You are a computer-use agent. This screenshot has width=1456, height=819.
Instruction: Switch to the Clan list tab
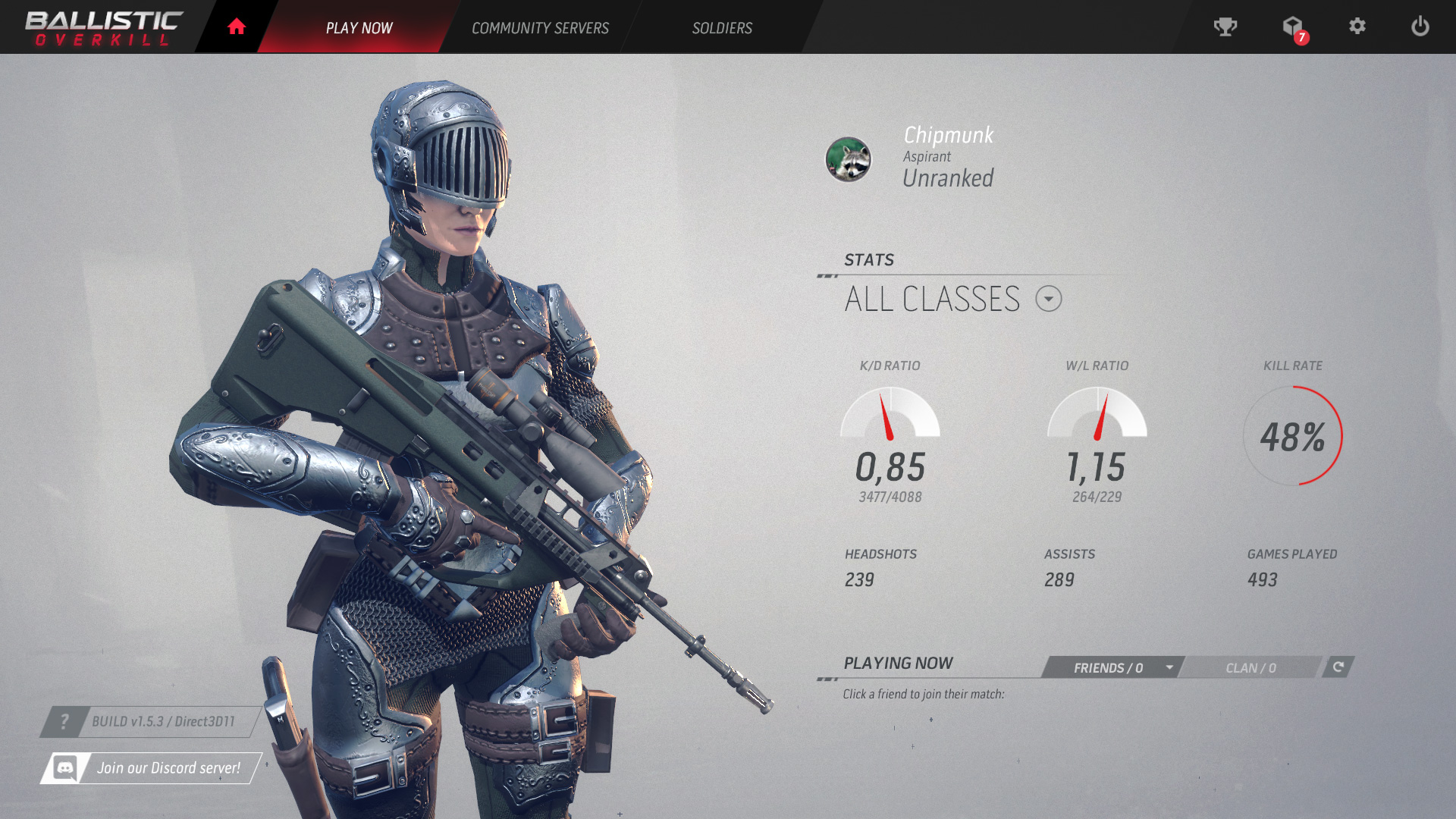click(1251, 667)
